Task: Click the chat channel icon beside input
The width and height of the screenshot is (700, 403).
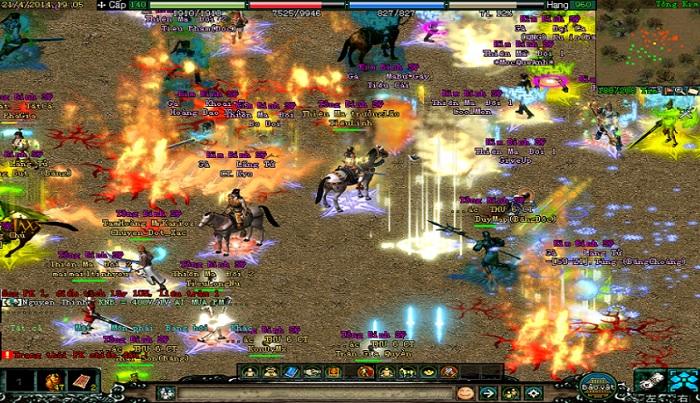Action: coord(166,393)
